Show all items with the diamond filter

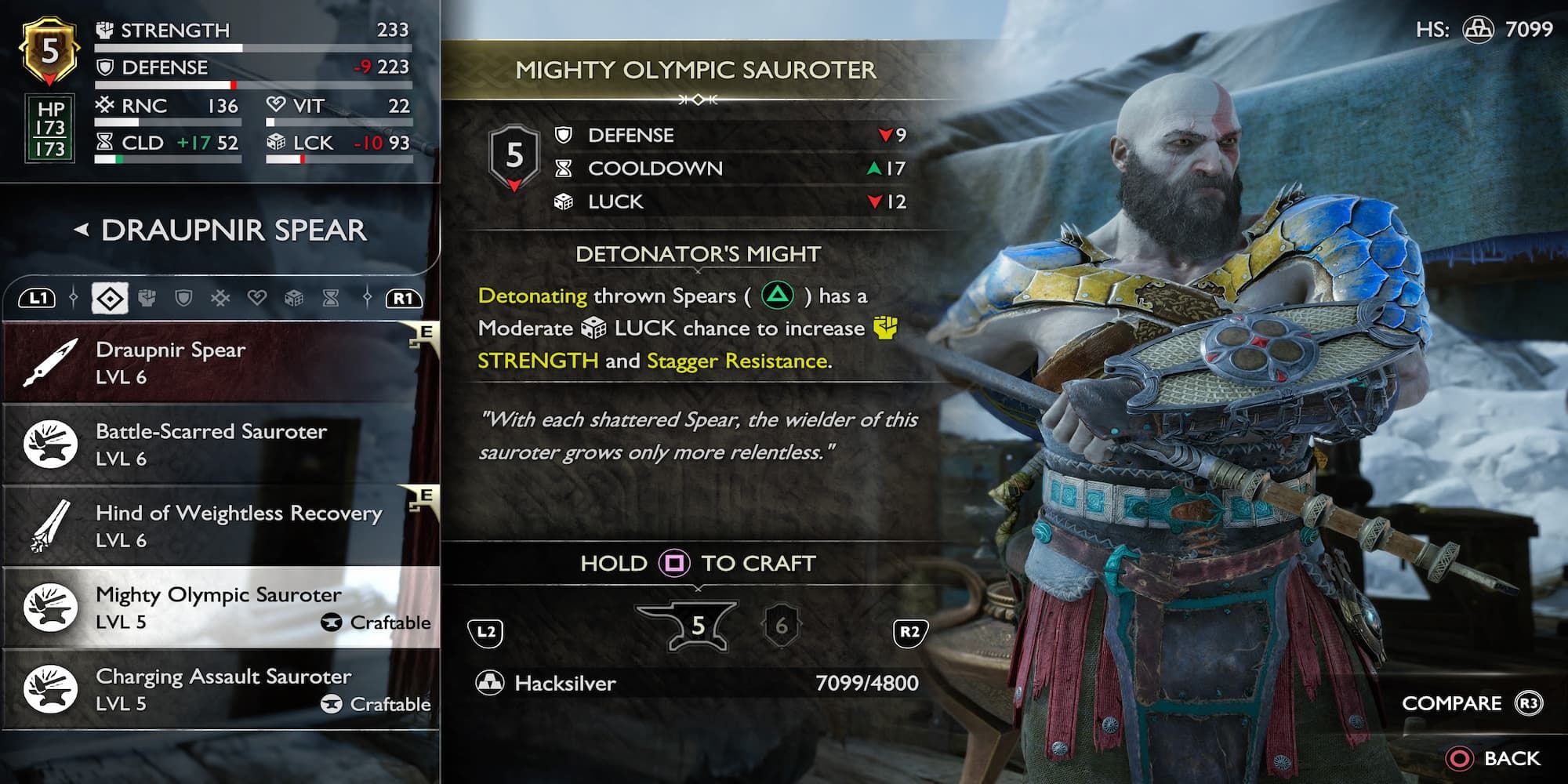point(110,299)
